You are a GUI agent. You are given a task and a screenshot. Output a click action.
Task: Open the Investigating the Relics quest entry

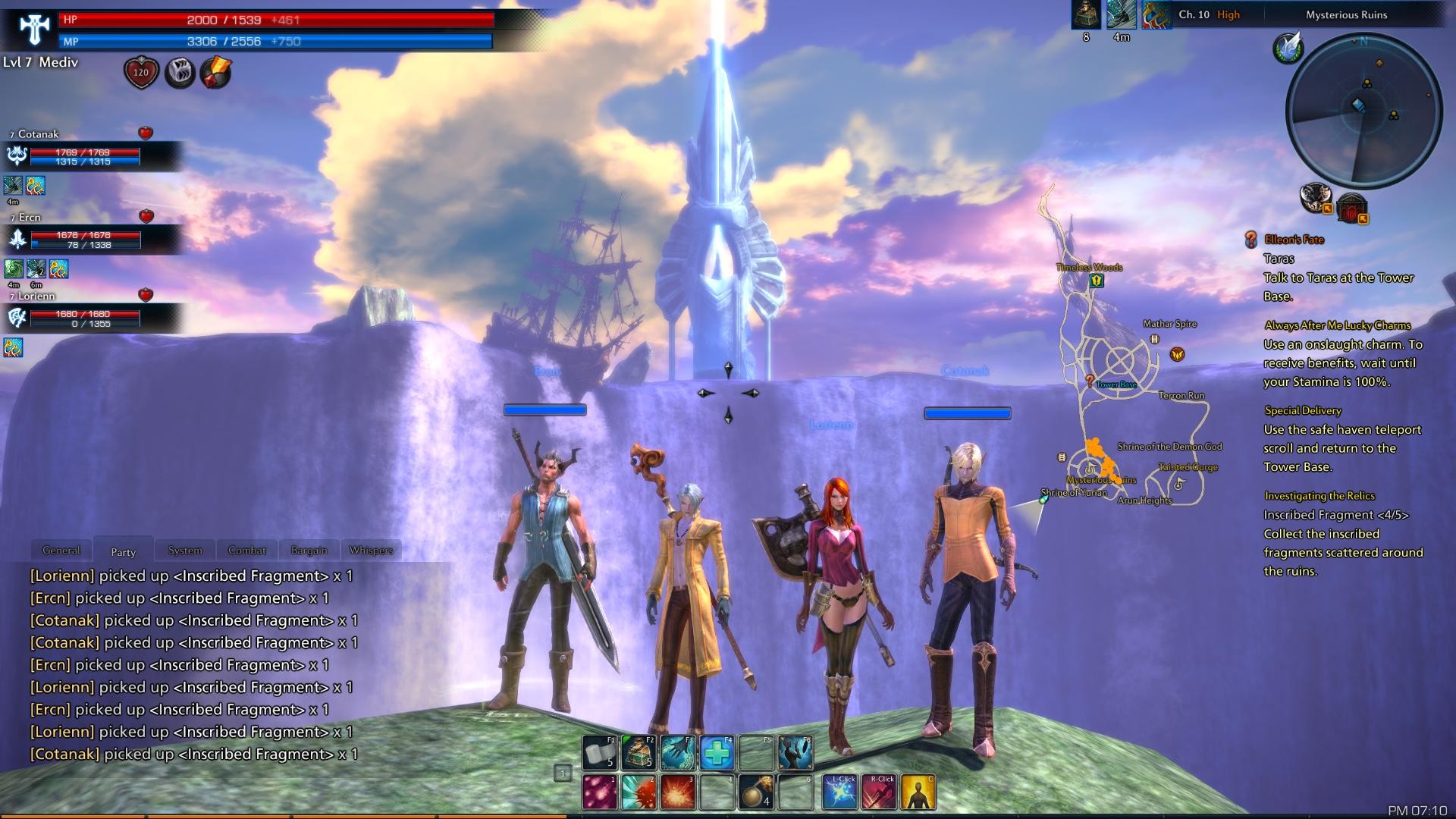point(1319,496)
